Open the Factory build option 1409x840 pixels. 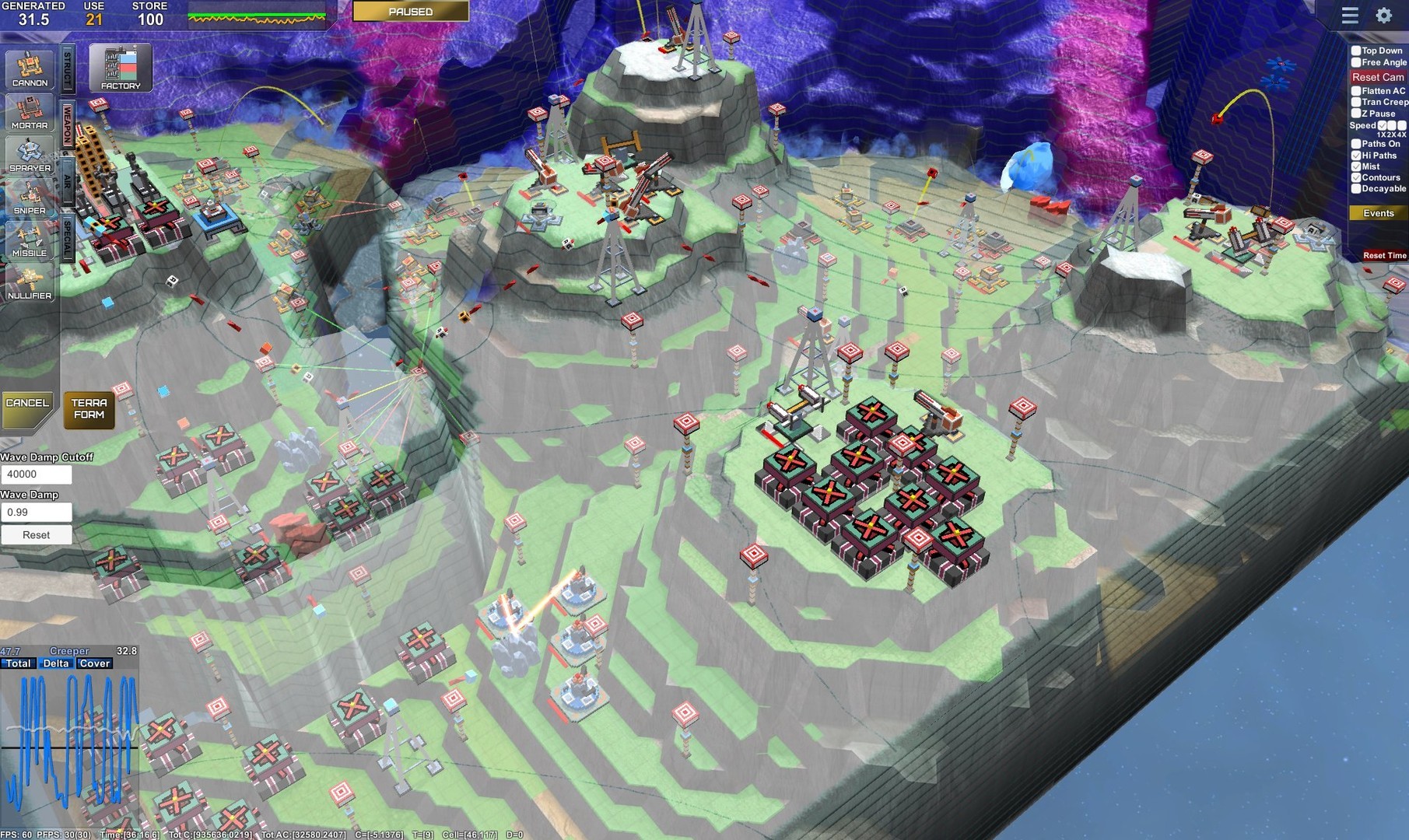(x=121, y=68)
